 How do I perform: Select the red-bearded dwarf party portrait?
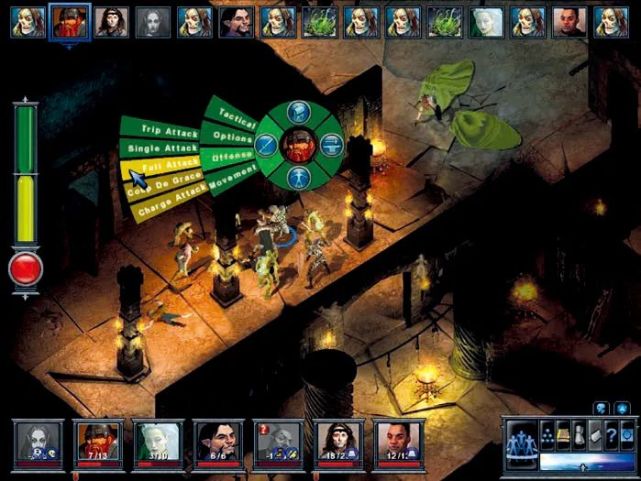[x=99, y=441]
